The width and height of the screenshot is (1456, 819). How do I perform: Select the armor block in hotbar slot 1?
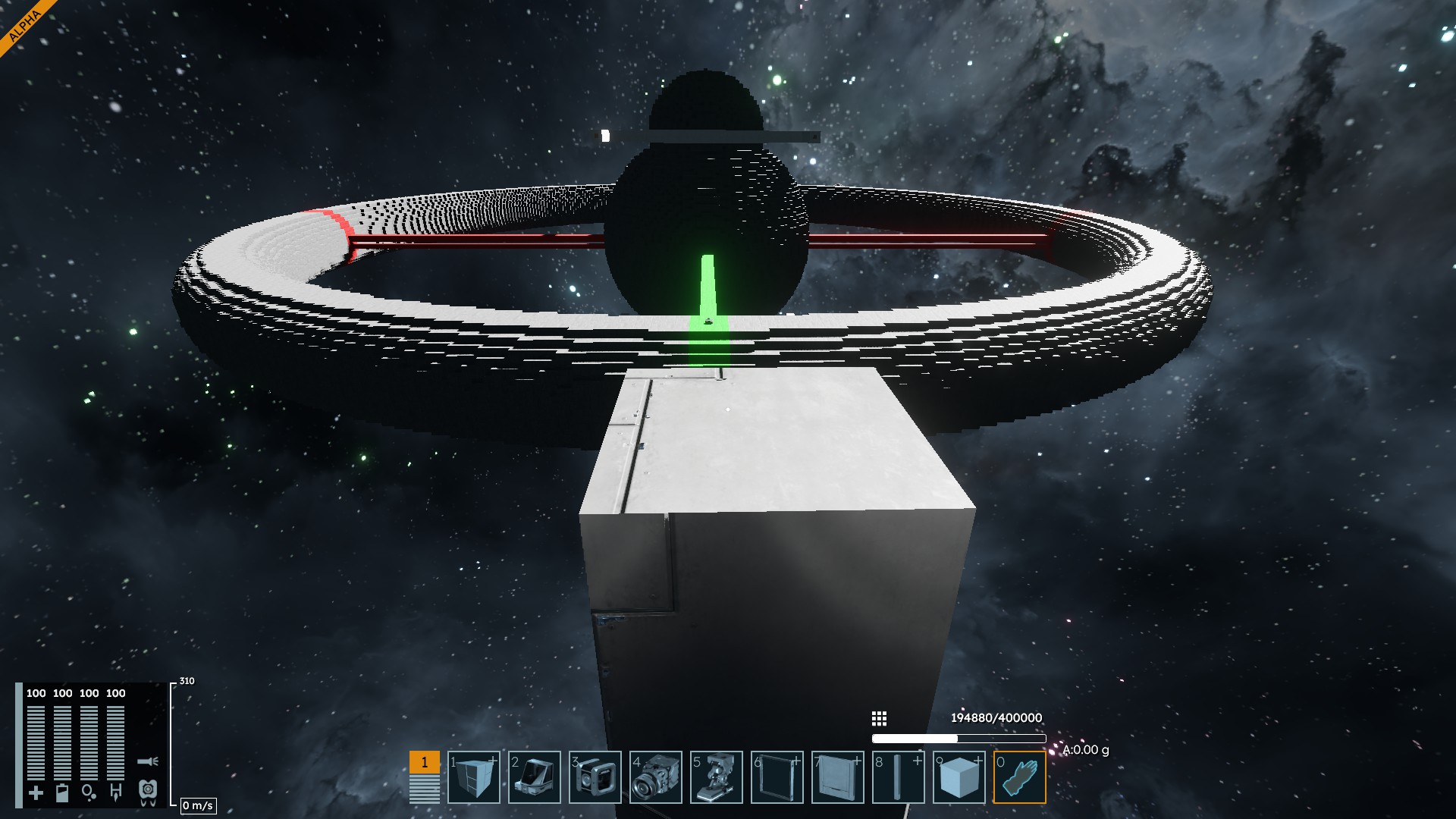coord(474,777)
